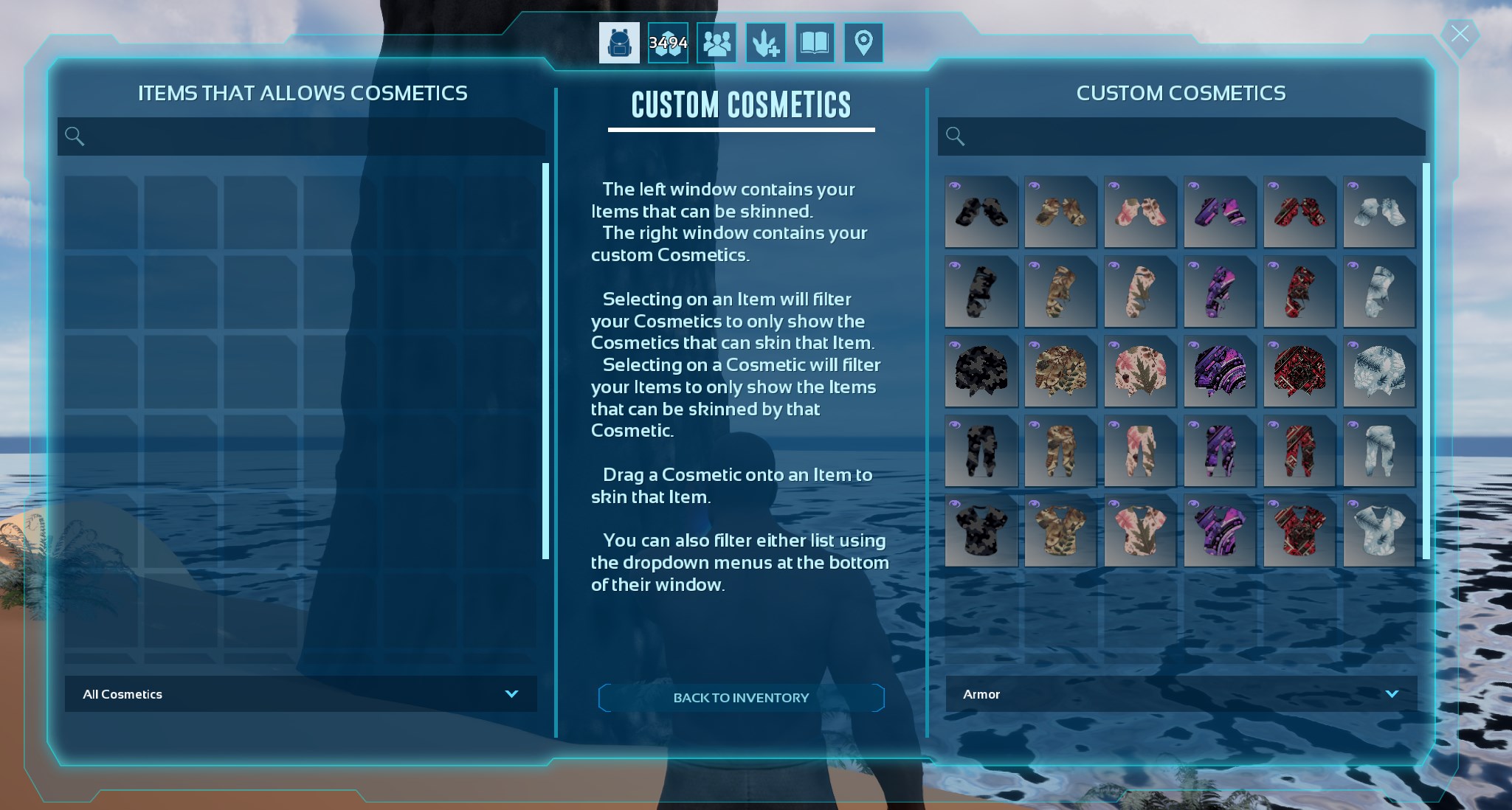Open the Armor filter dropdown
Image resolution: width=1512 pixels, height=810 pixels.
(1181, 694)
